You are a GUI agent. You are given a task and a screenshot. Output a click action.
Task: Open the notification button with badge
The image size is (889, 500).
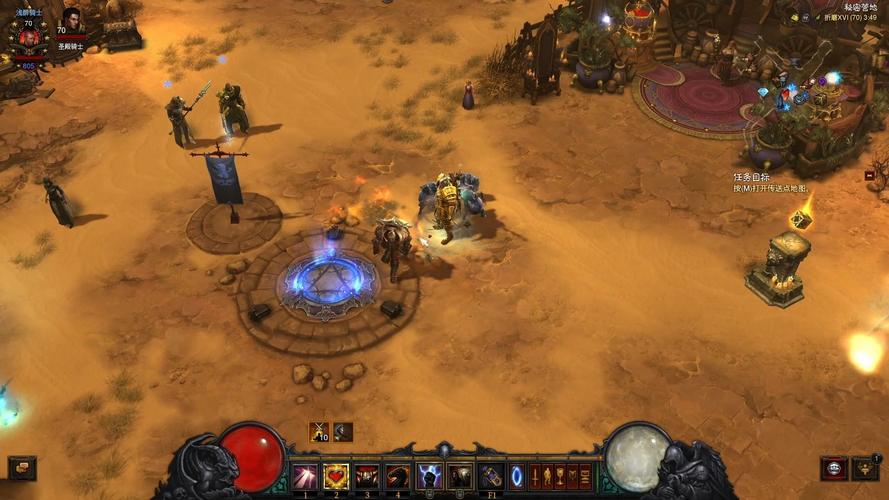(x=864, y=468)
